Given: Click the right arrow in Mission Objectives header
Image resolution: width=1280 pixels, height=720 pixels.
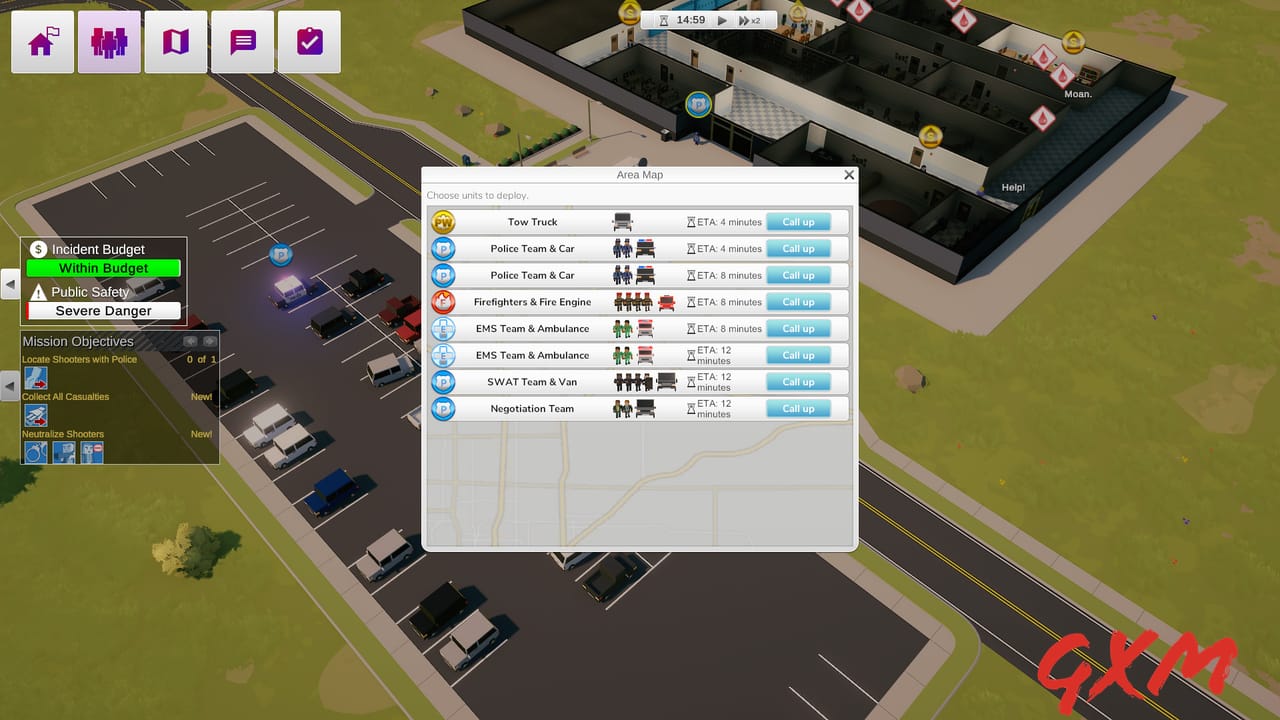Looking at the screenshot, I should tap(209, 341).
